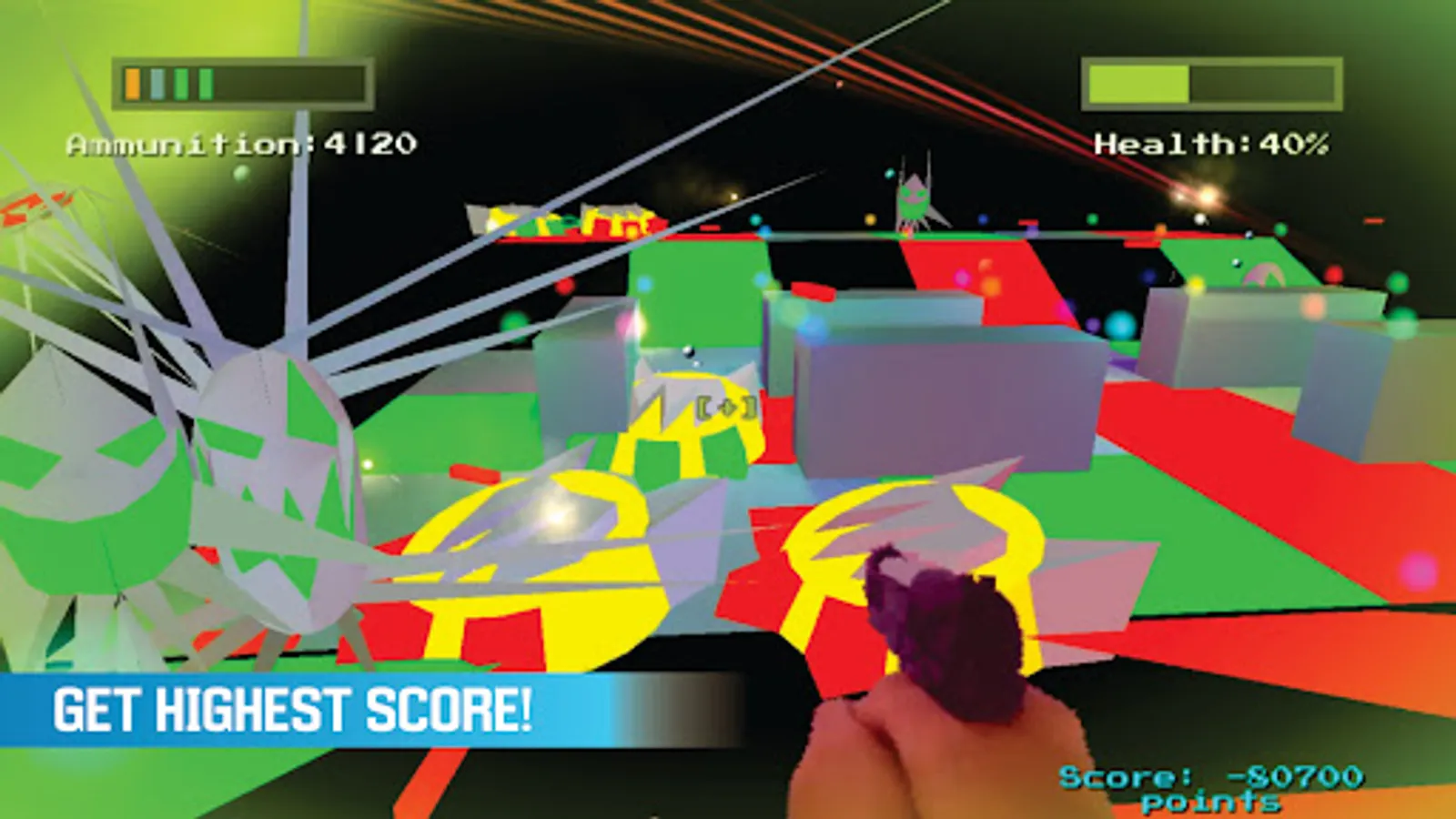Click the glowing blue orb near the alien
Image resolution: width=1456 pixels, height=819 pixels.
tap(982, 217)
